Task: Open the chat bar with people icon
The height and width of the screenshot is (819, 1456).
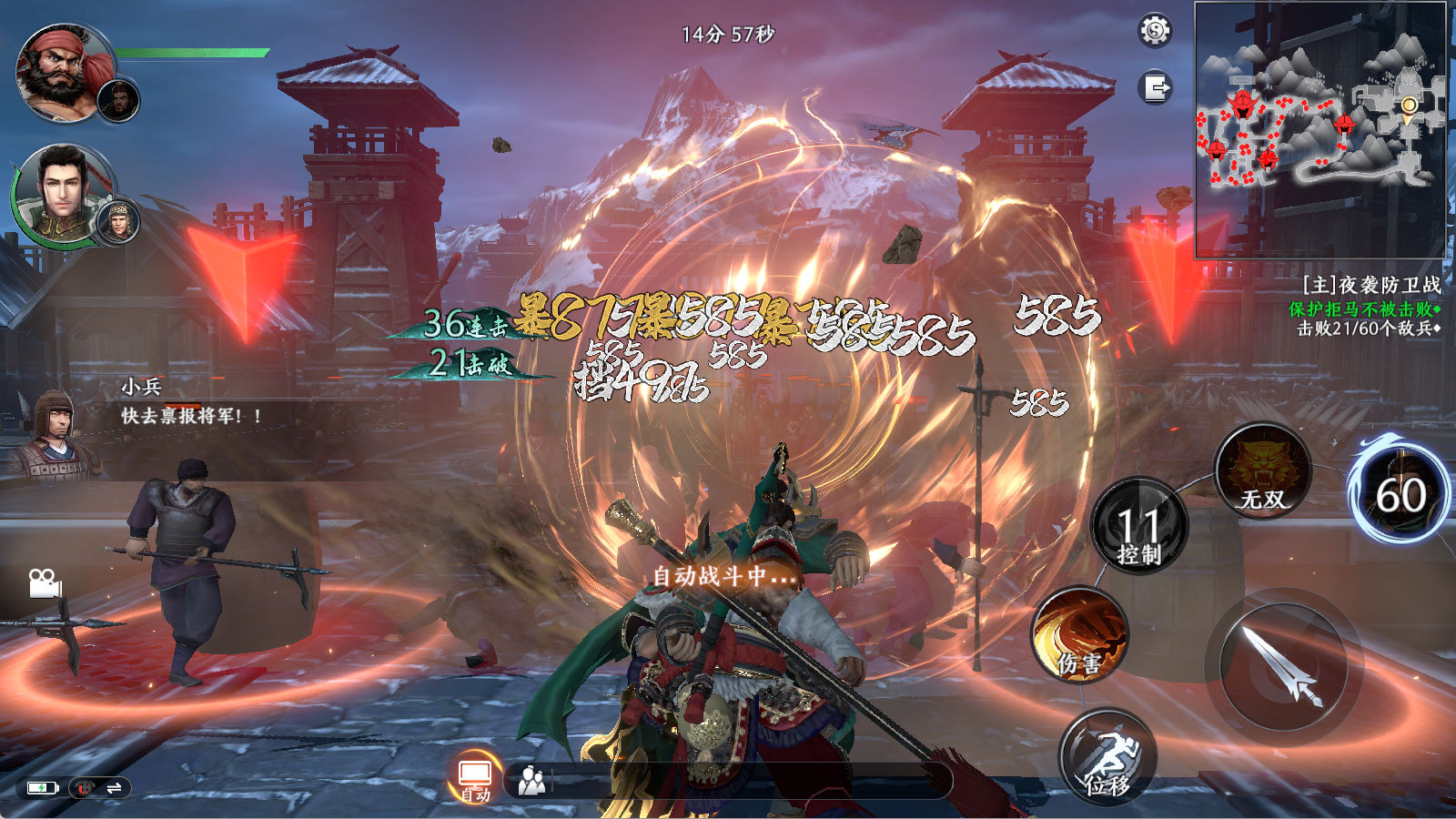Action: pos(728,781)
